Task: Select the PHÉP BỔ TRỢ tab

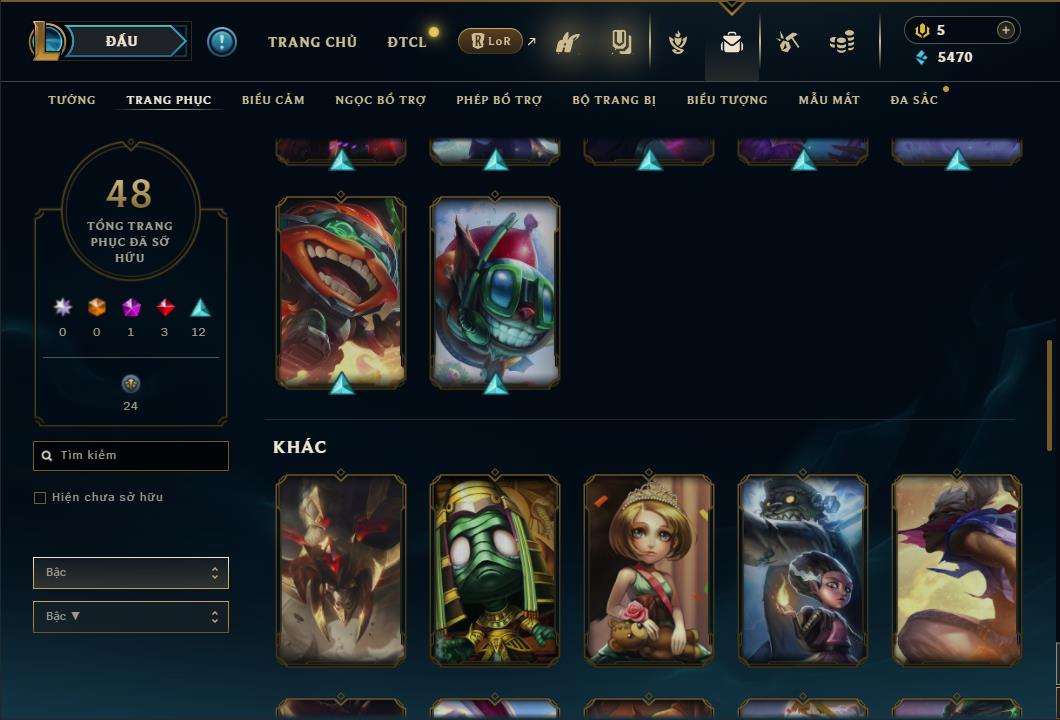Action: coord(499,100)
